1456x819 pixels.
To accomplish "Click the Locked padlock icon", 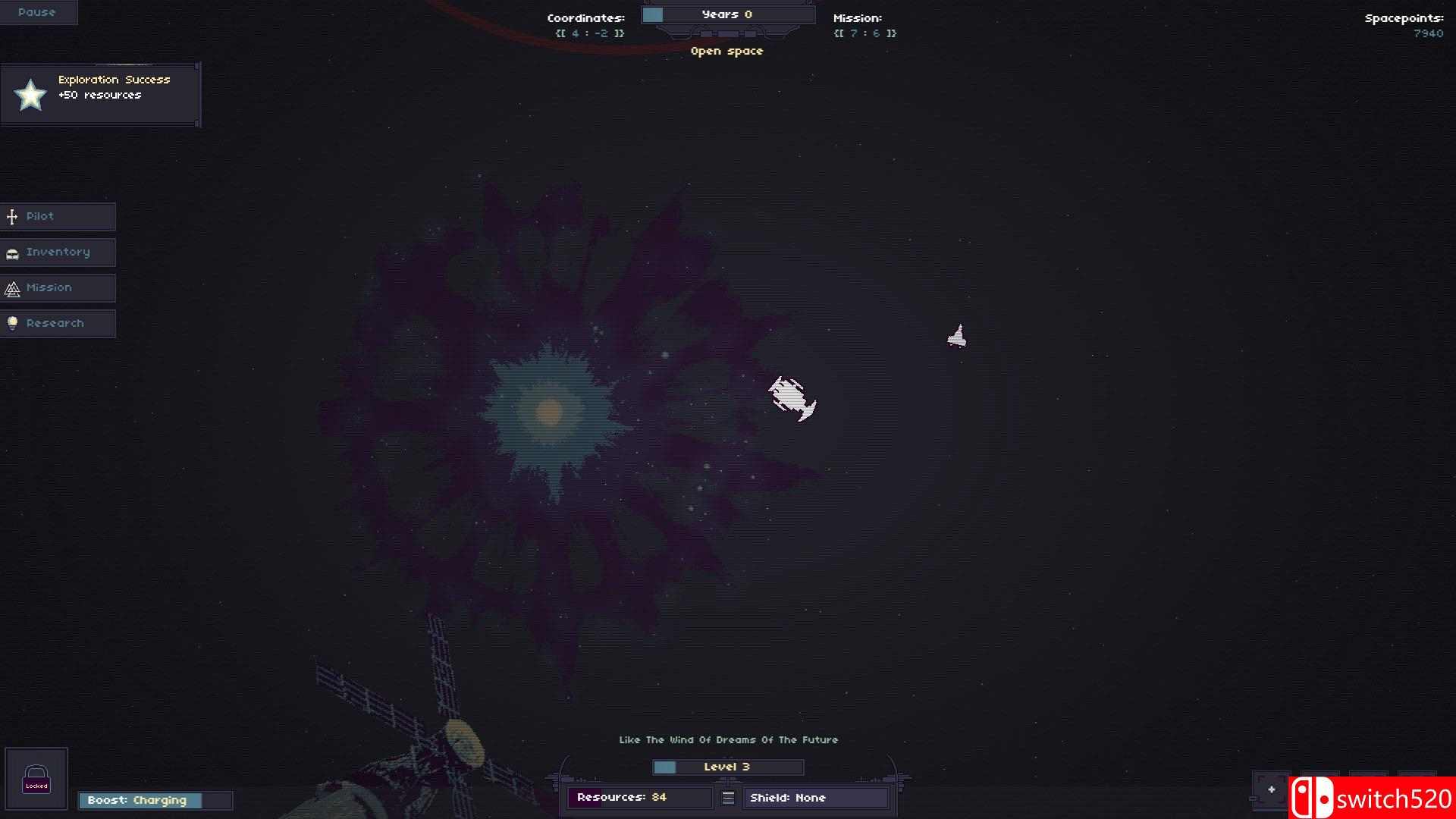I will (x=36, y=779).
